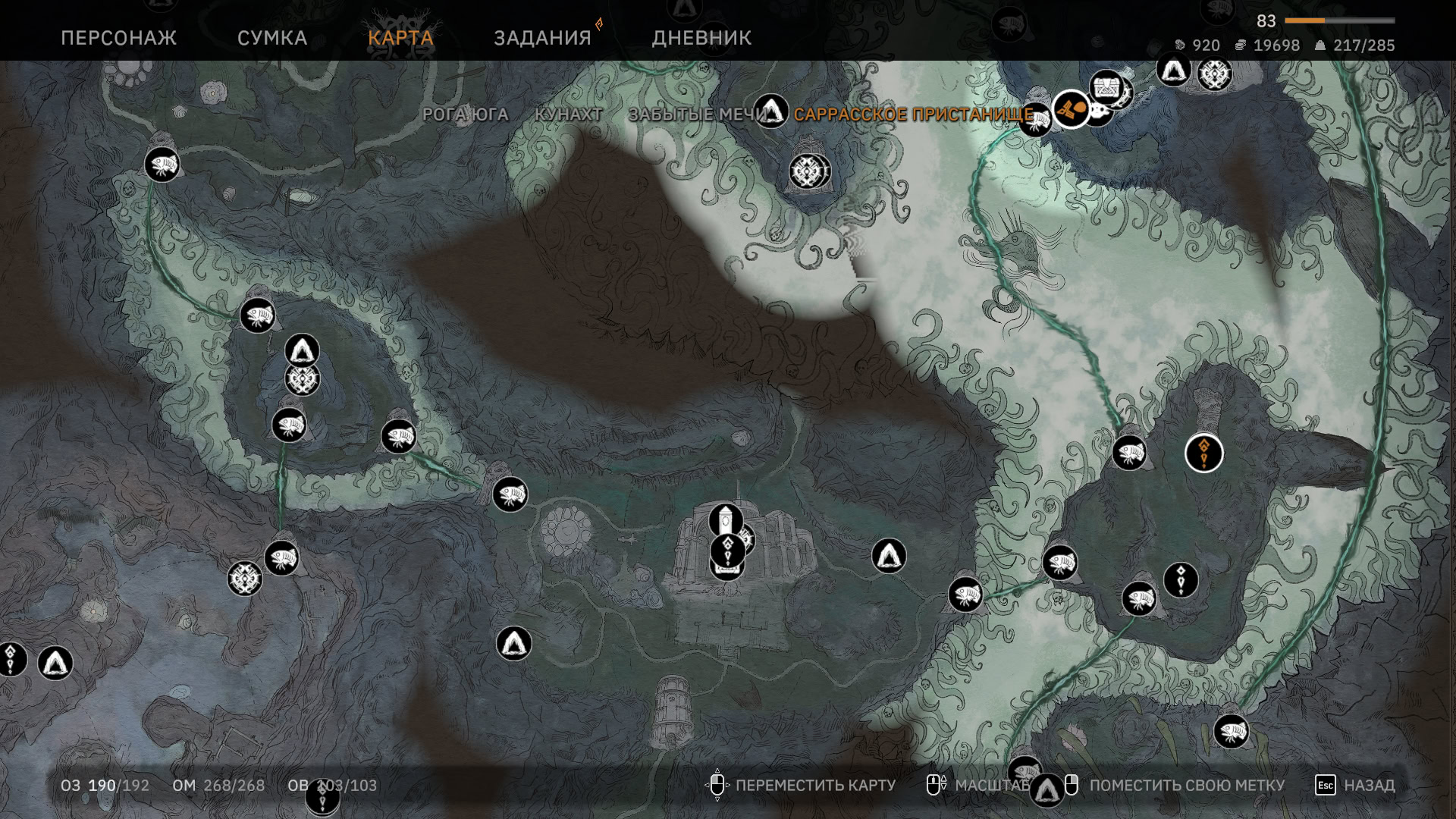
Task: Click the campsite tent marker east of temple
Action: [889, 556]
